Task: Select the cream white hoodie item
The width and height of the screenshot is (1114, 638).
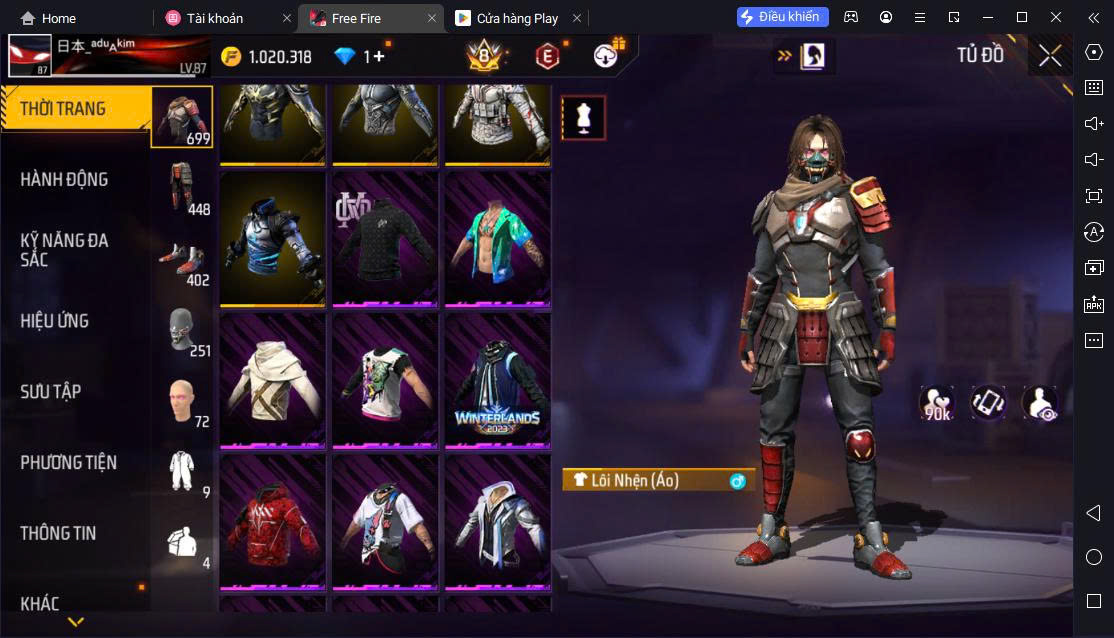Action: tap(272, 381)
